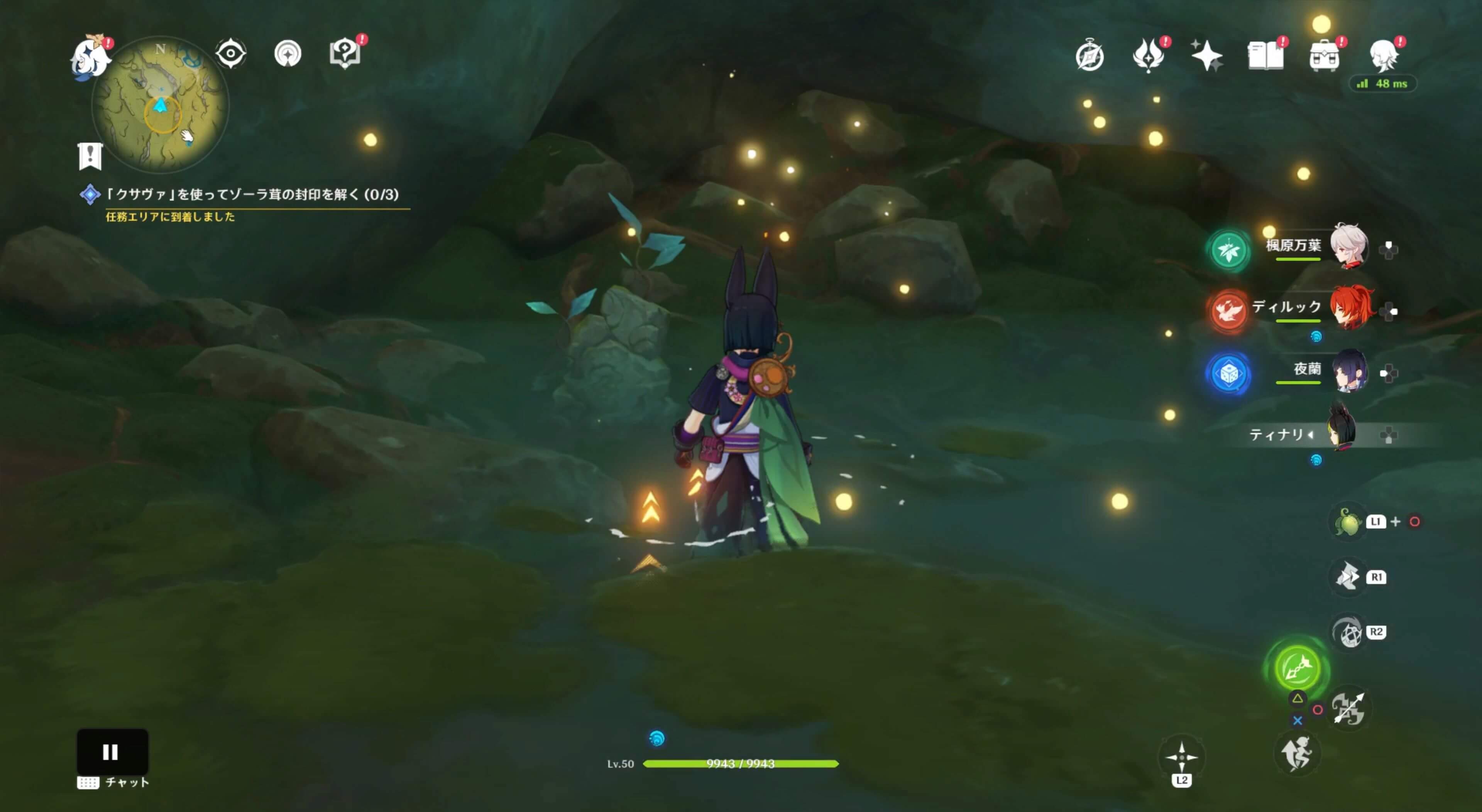Activate the green Elemental Burst ability
Screen dimensions: 1482x812
coord(1297,668)
